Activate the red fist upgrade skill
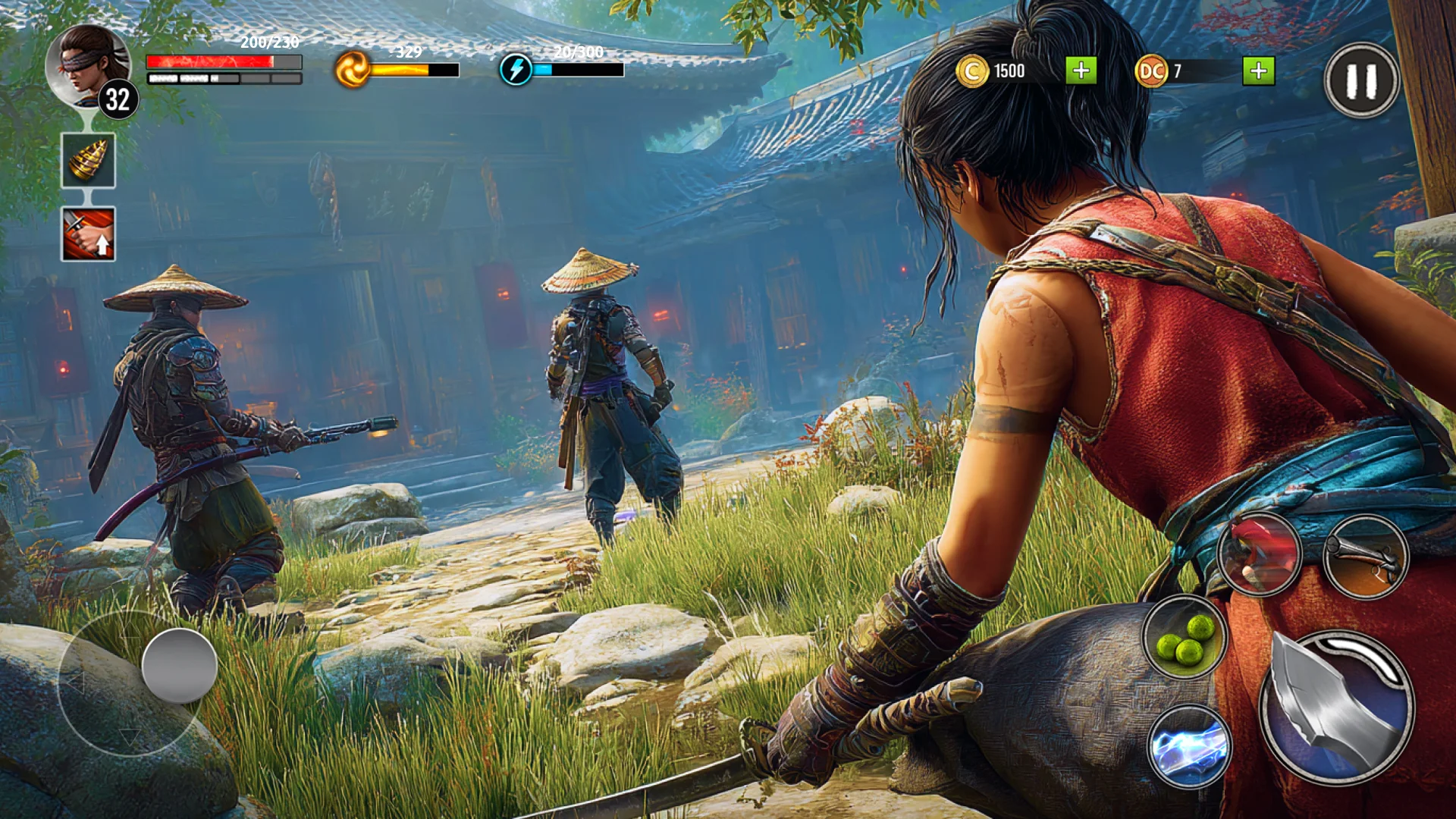Viewport: 1456px width, 819px height. click(89, 234)
